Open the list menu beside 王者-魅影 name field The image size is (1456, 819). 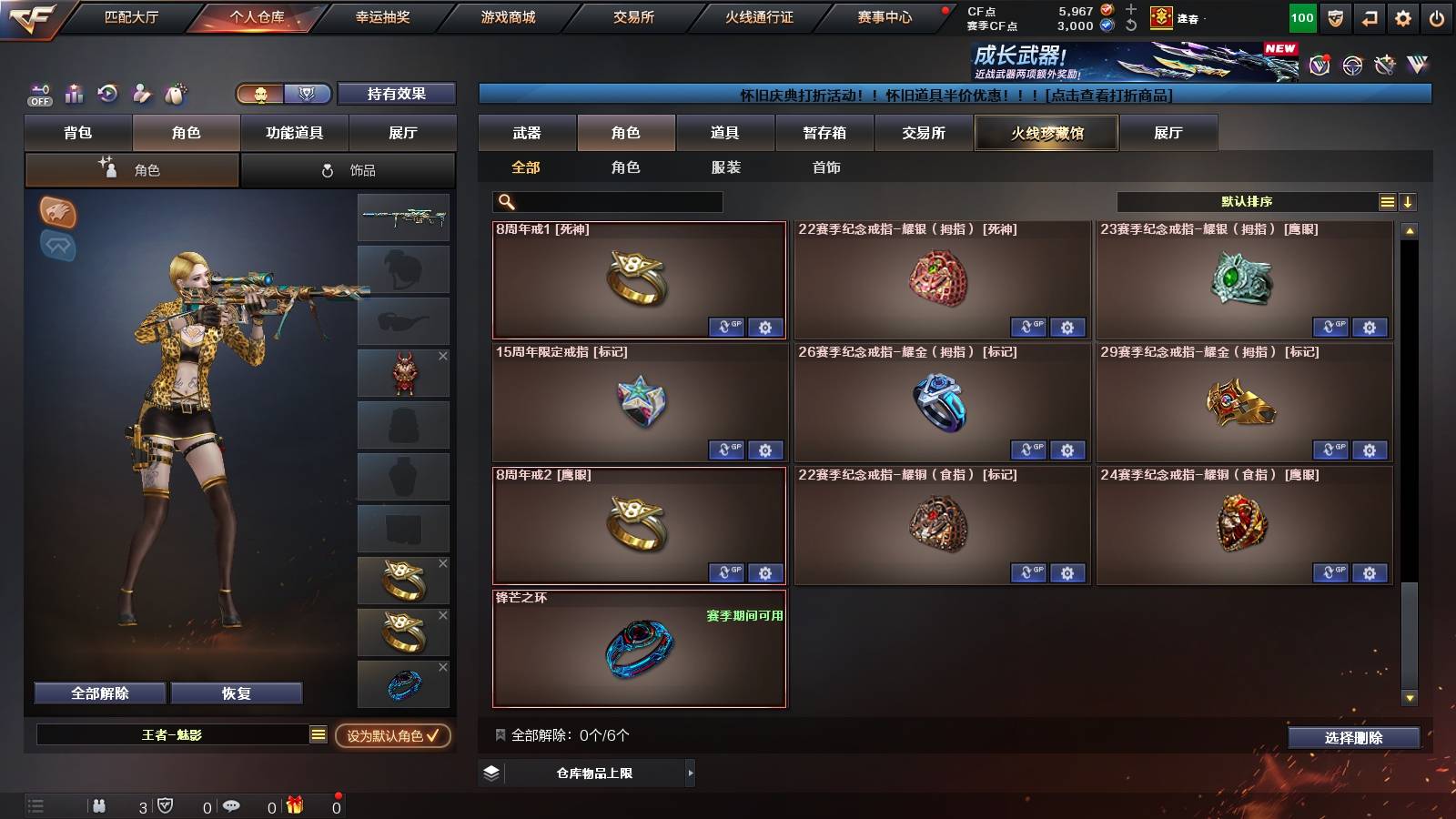317,733
